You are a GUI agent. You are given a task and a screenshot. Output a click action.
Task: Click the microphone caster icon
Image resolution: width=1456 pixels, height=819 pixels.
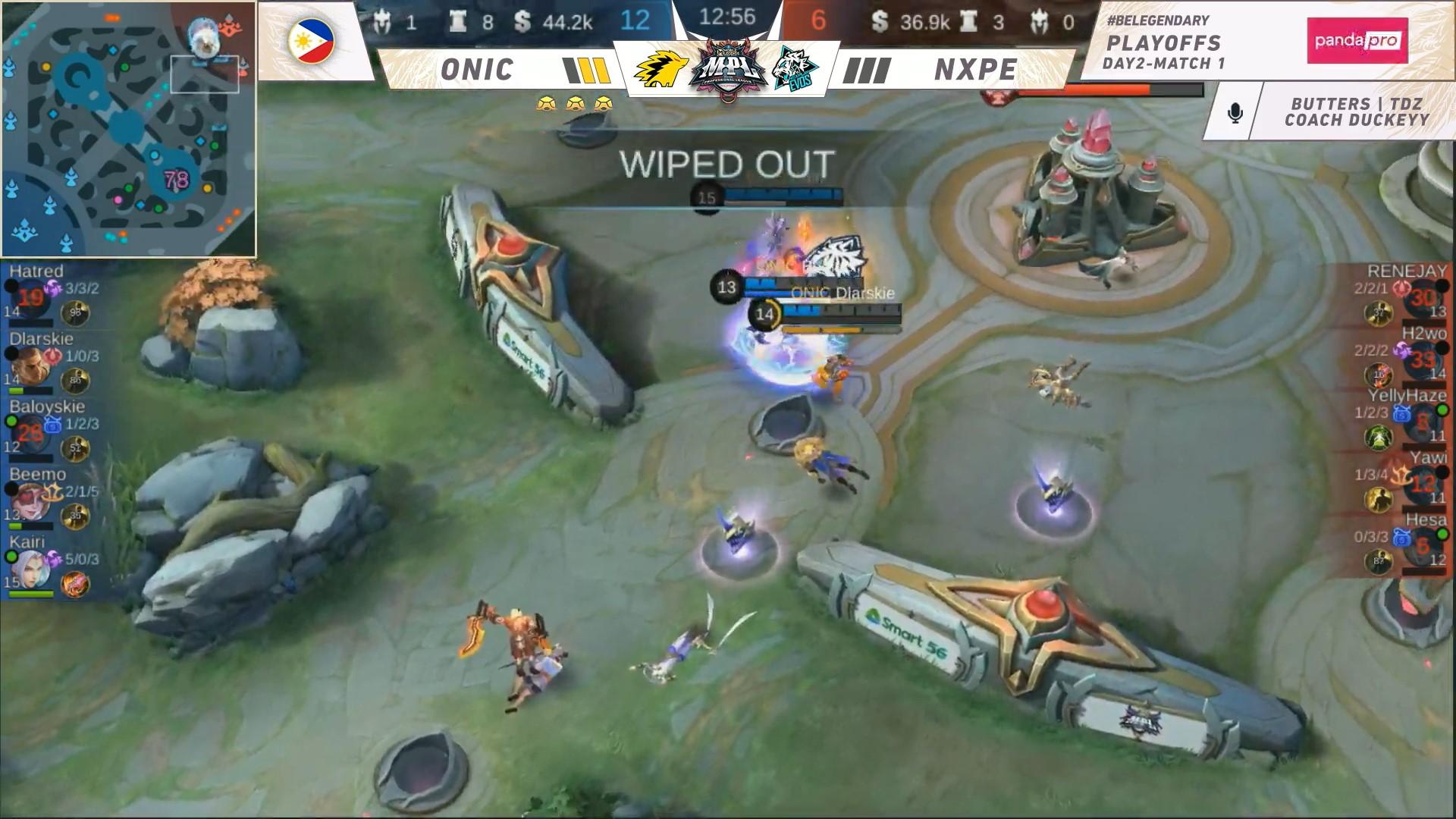point(1235,114)
